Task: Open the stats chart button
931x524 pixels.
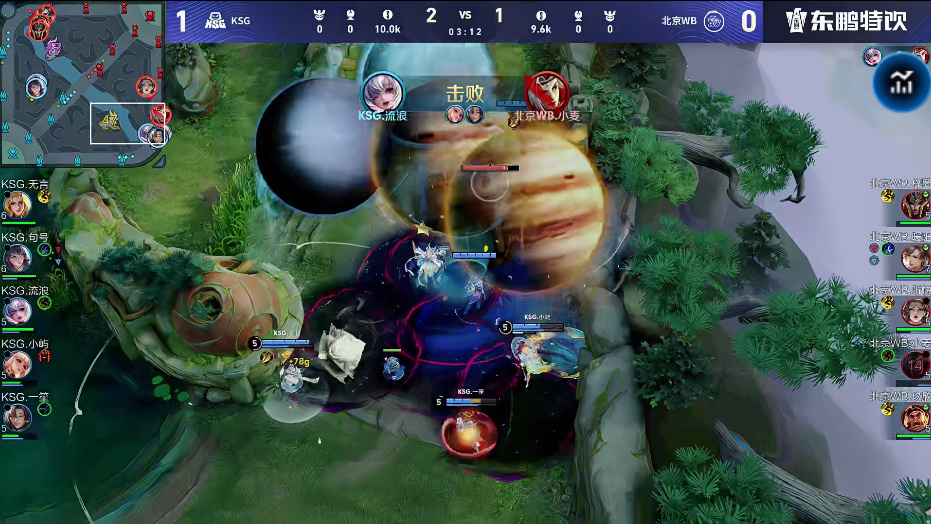Action: 901,82
